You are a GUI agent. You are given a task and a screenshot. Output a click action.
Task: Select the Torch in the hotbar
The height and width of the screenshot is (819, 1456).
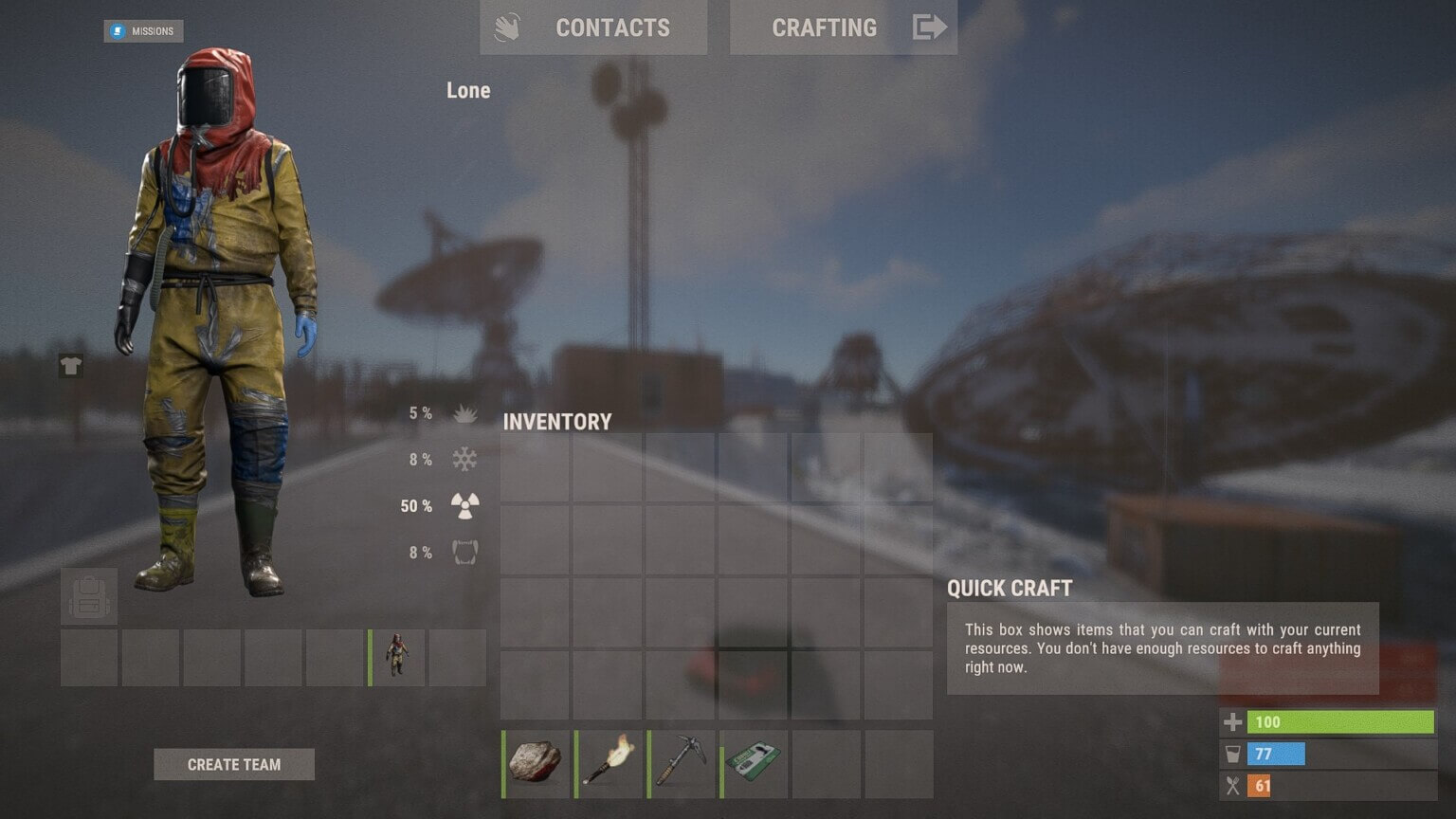(609, 764)
